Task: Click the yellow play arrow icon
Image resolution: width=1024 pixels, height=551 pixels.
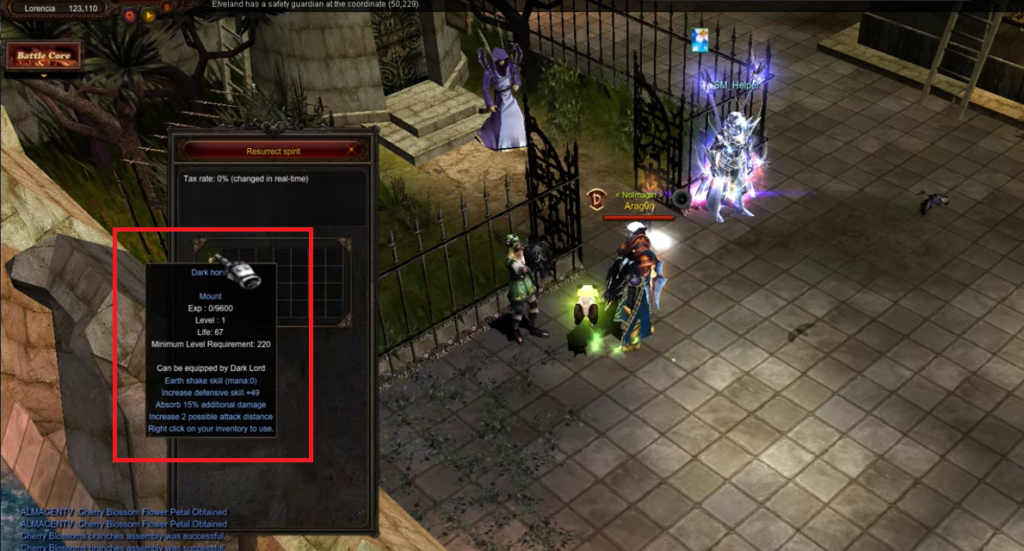Action: tap(149, 15)
